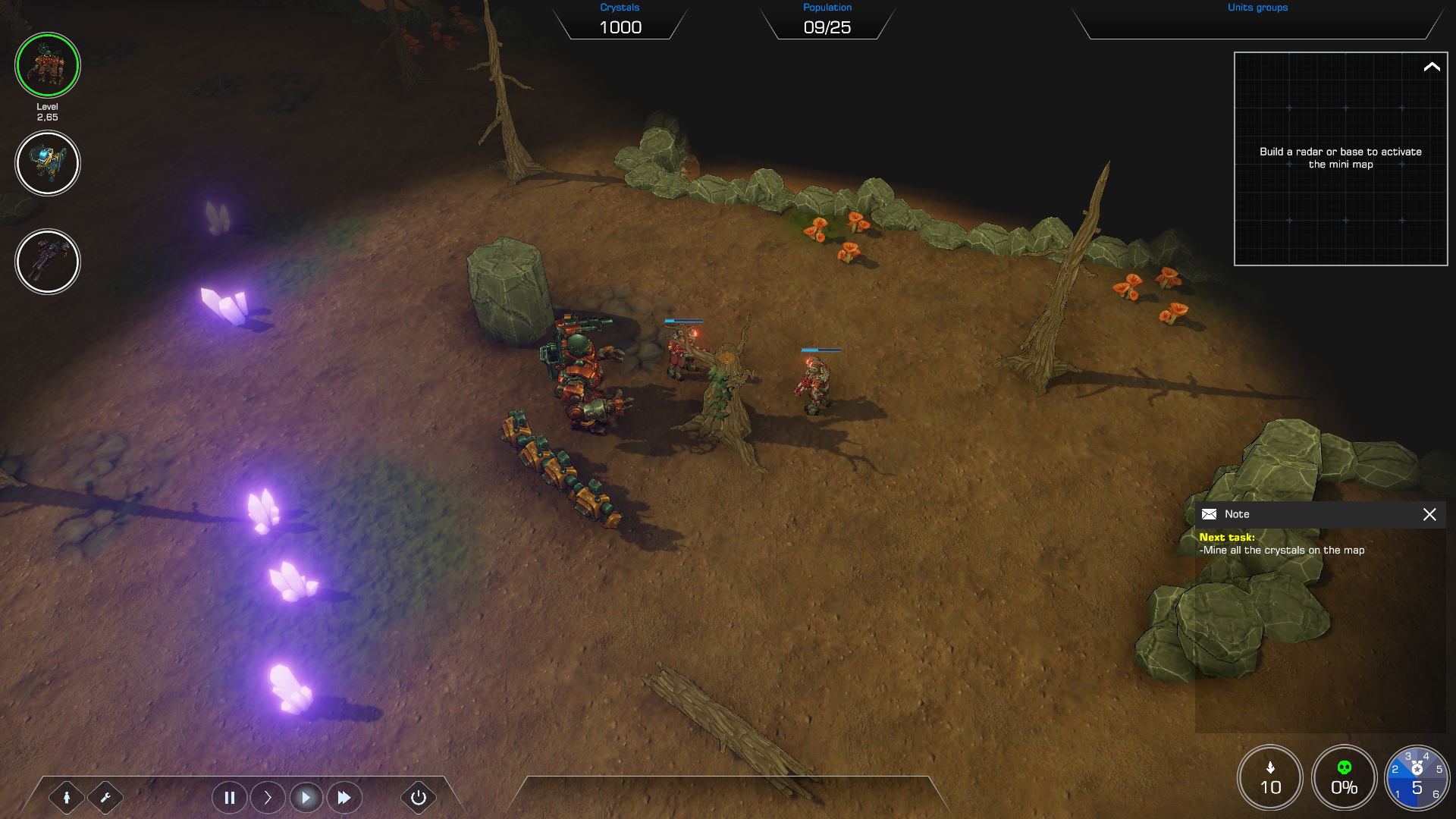Enable fast-forward speed
1456x819 pixels.
click(x=344, y=797)
